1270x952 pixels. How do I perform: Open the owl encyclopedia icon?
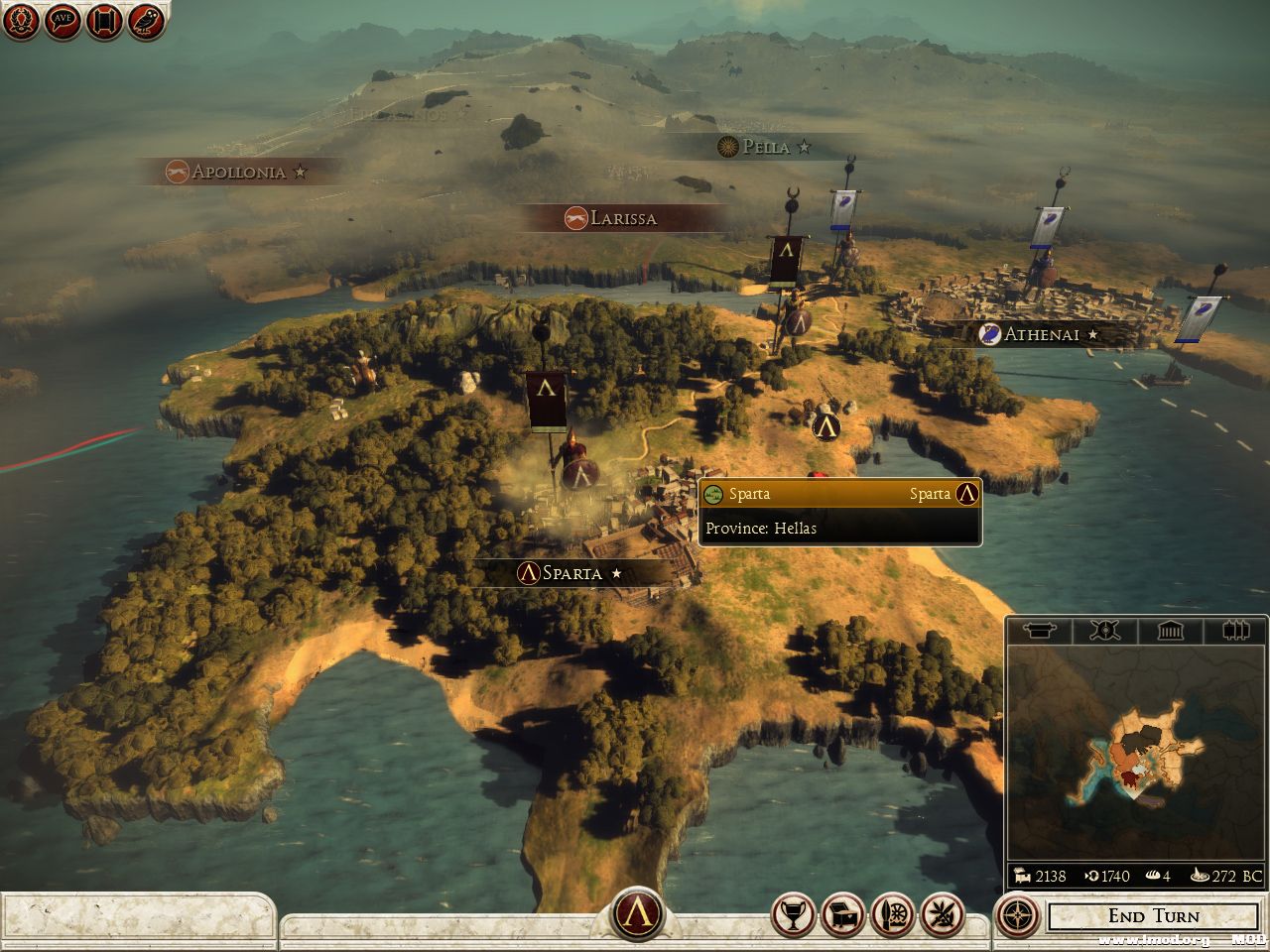tap(146, 22)
